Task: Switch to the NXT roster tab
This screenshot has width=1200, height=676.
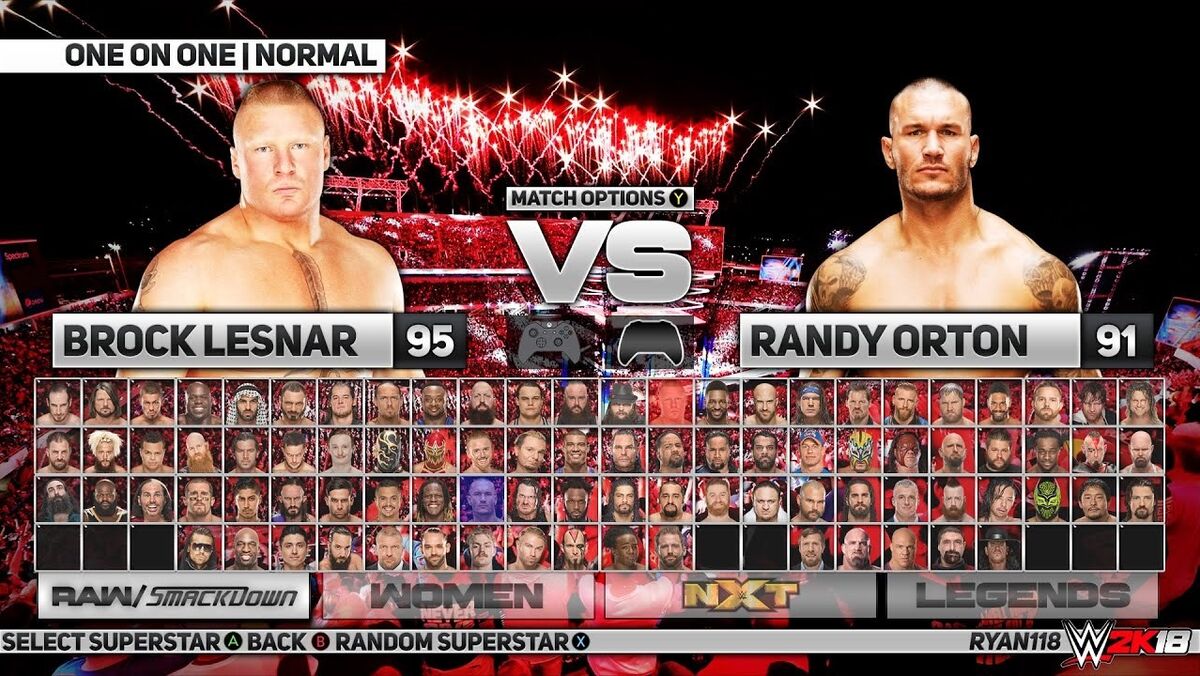Action: (740, 596)
